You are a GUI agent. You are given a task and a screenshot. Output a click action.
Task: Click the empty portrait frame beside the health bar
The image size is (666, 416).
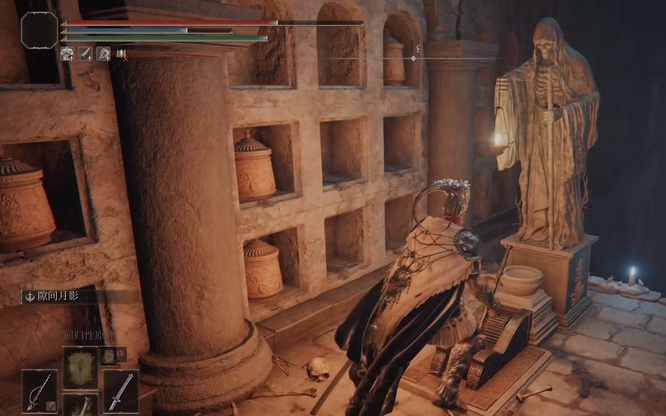(x=39, y=29)
